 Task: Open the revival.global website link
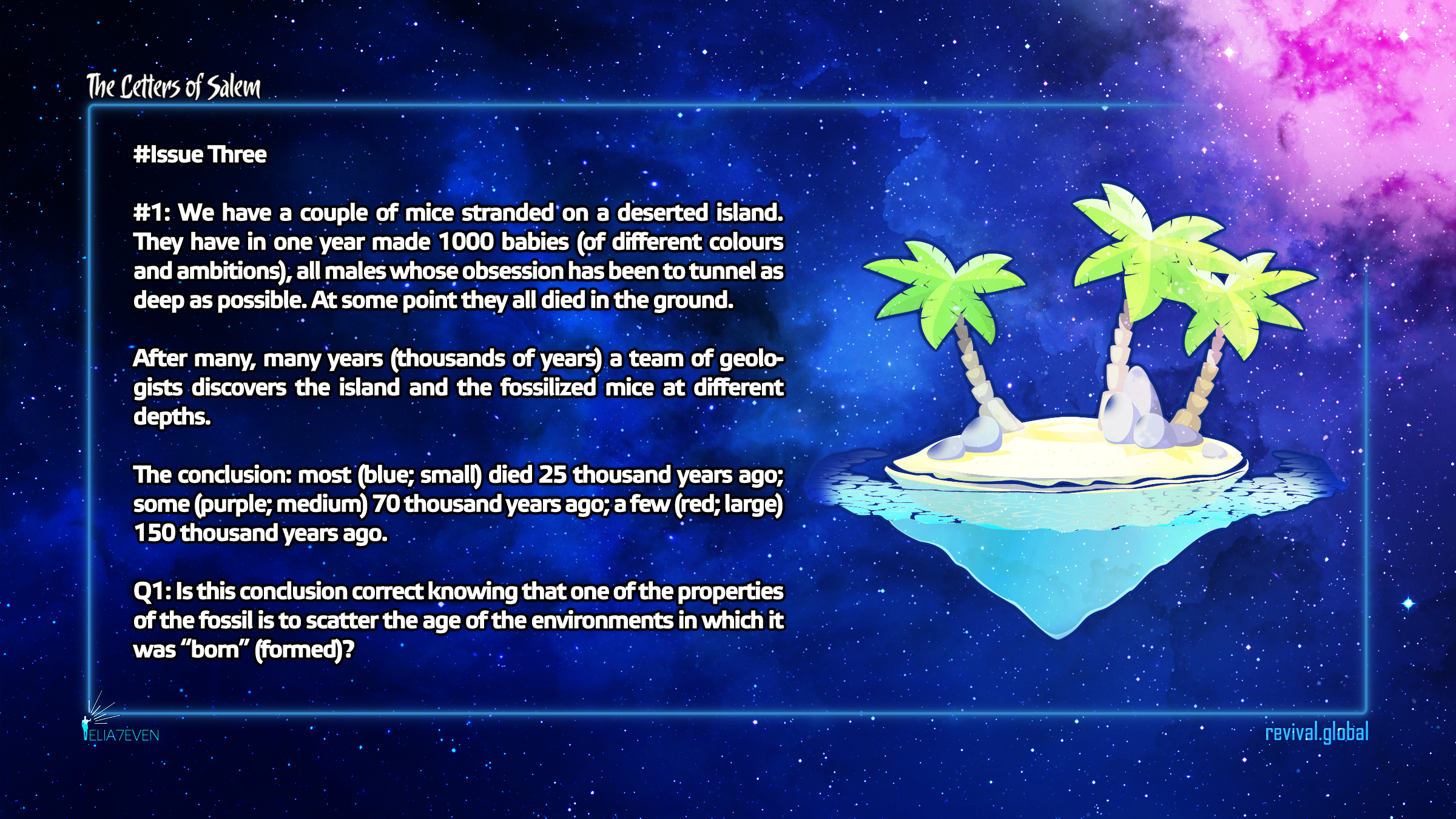click(1316, 733)
